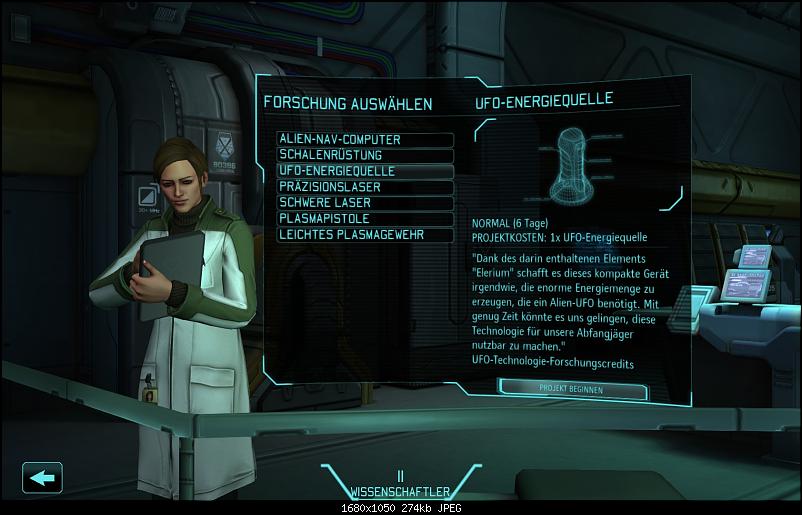Select the UFO-Energiequelle research entry
This screenshot has height=515, width=802.
(x=366, y=171)
